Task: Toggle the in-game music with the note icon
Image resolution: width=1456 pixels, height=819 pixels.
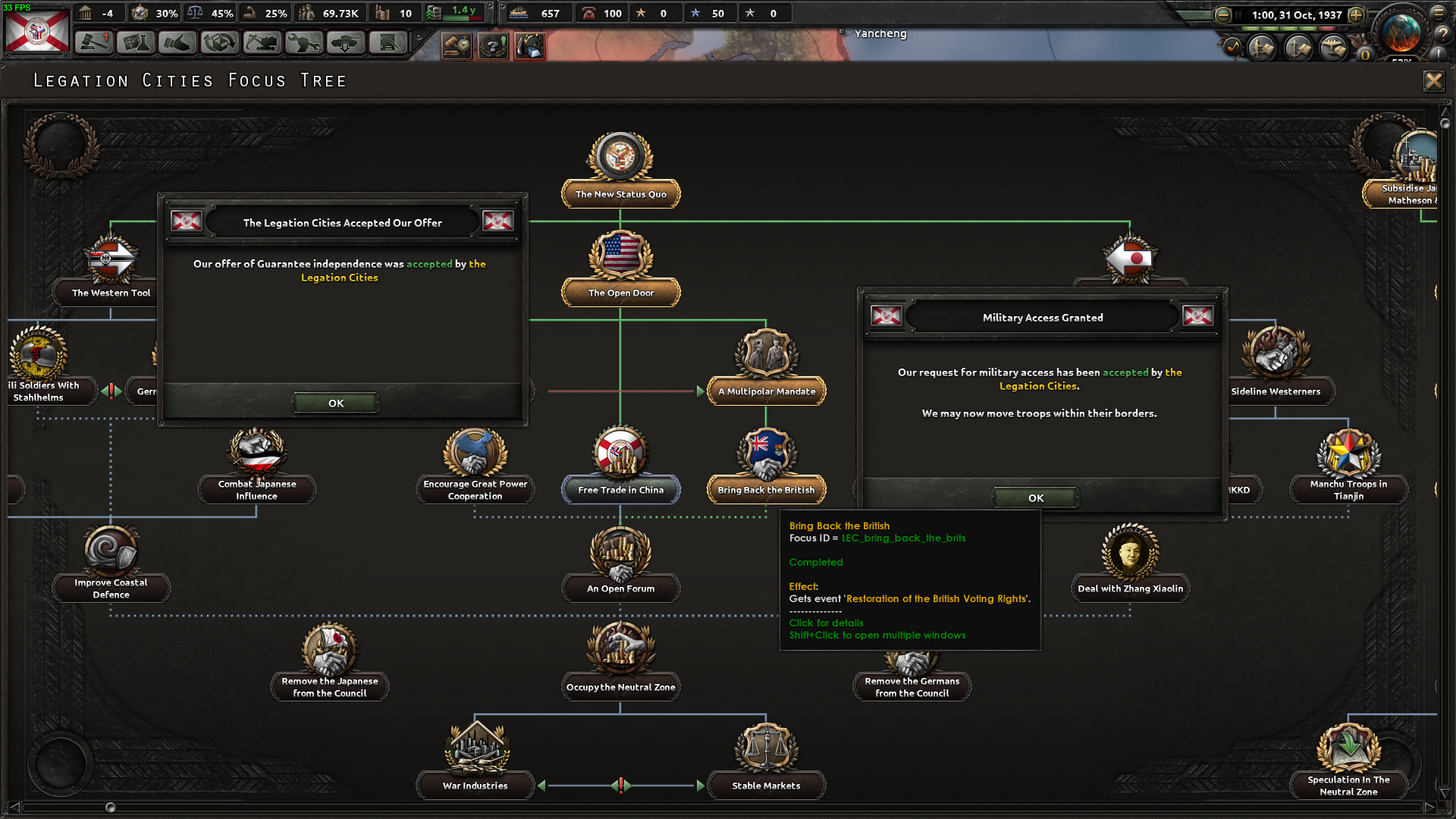Action: point(1233,49)
